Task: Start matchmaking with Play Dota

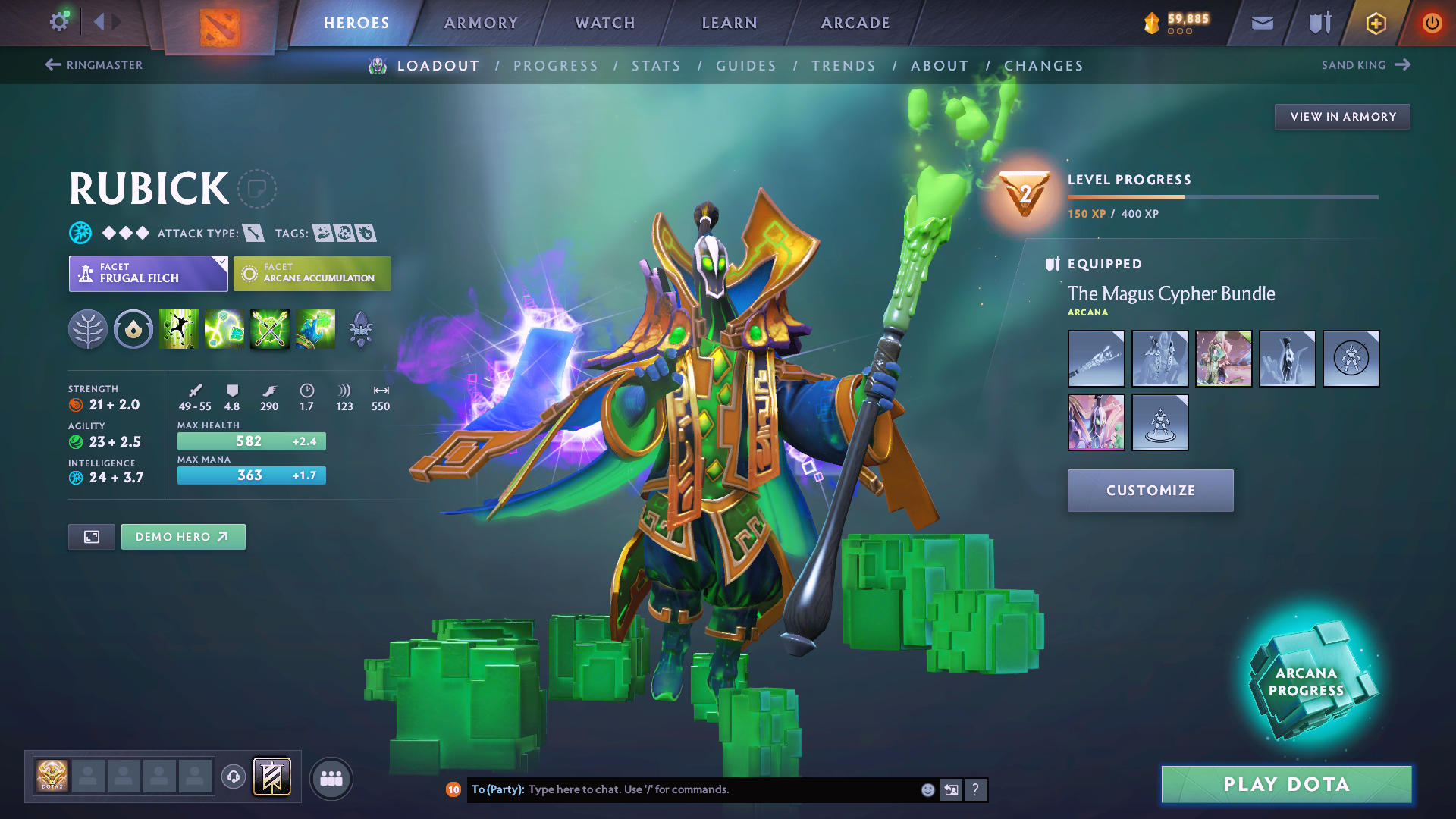Action: 1286,784
